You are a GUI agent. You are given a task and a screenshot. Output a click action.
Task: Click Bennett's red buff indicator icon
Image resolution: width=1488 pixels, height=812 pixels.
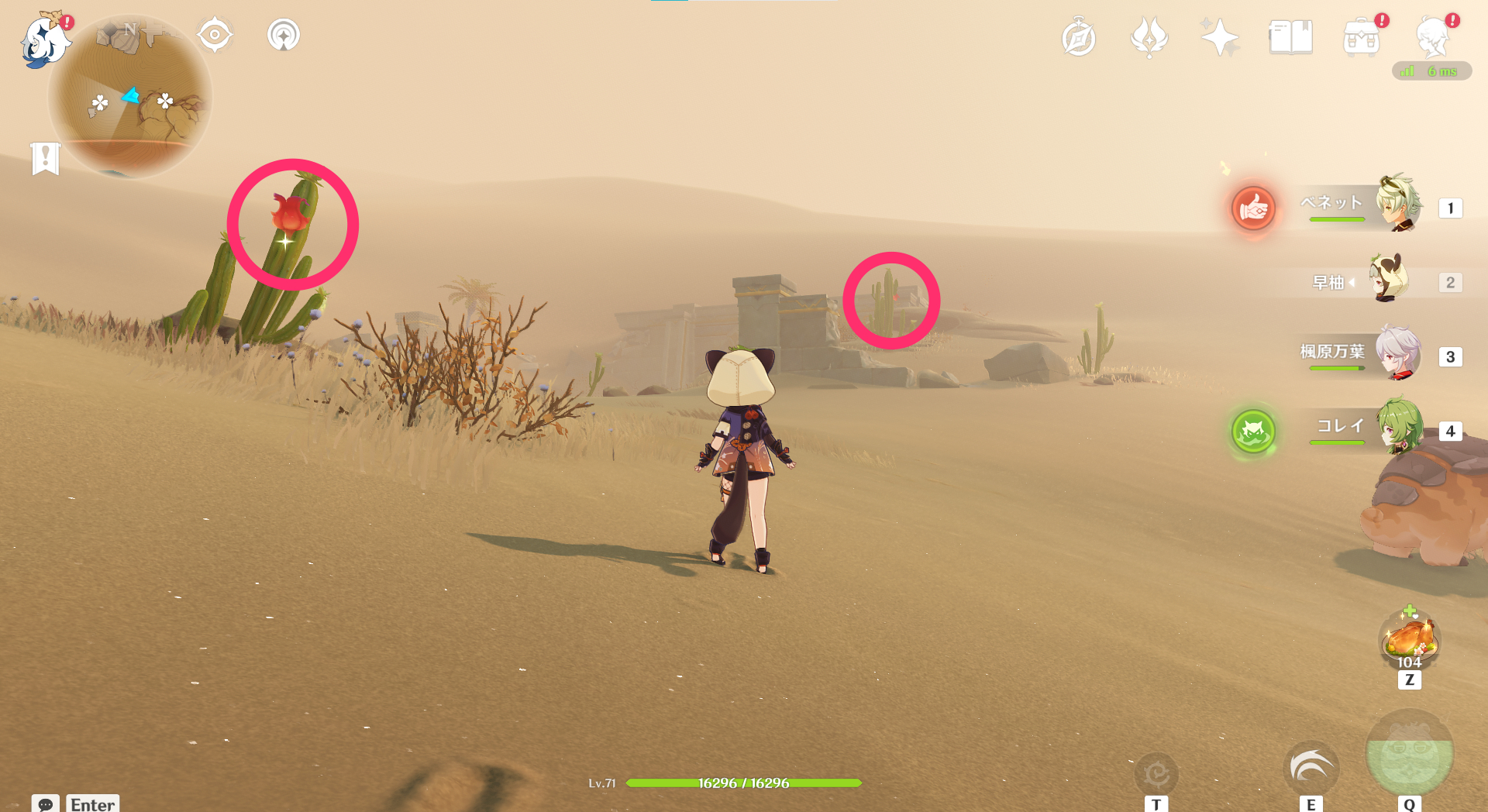pyautogui.click(x=1253, y=209)
